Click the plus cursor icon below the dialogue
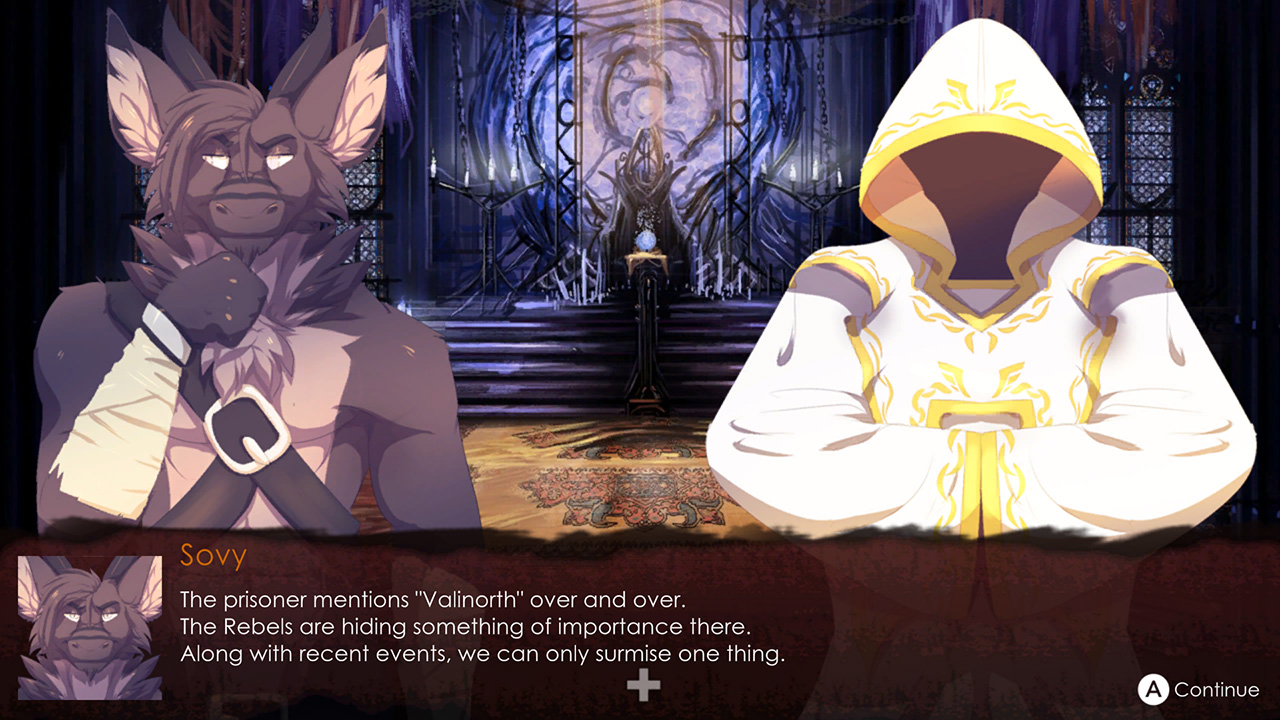Viewport: 1280px width, 720px height. point(643,685)
